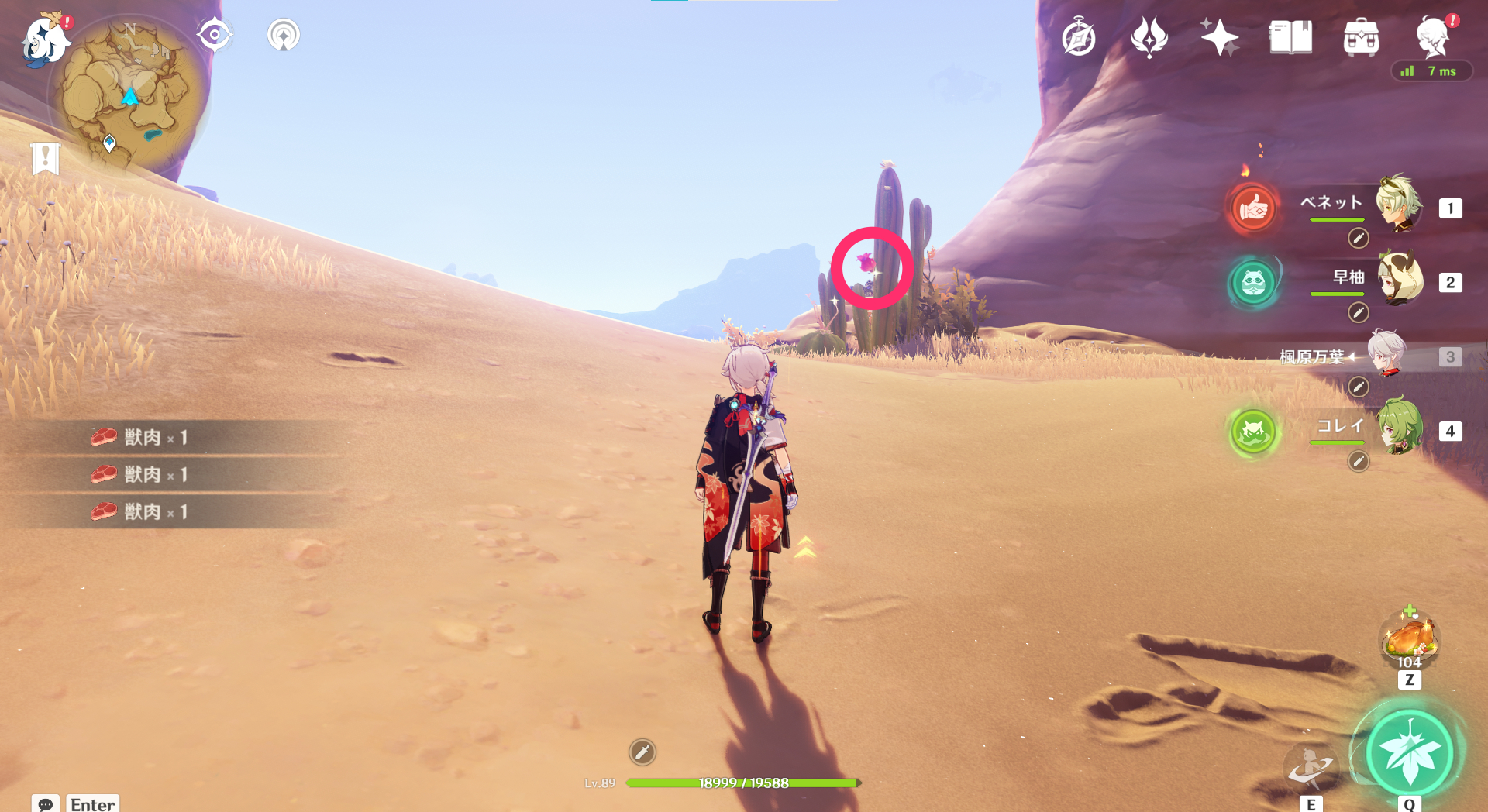This screenshot has width=1488, height=812.
Task: Toggle the minimap eye tracking icon
Action: click(215, 34)
